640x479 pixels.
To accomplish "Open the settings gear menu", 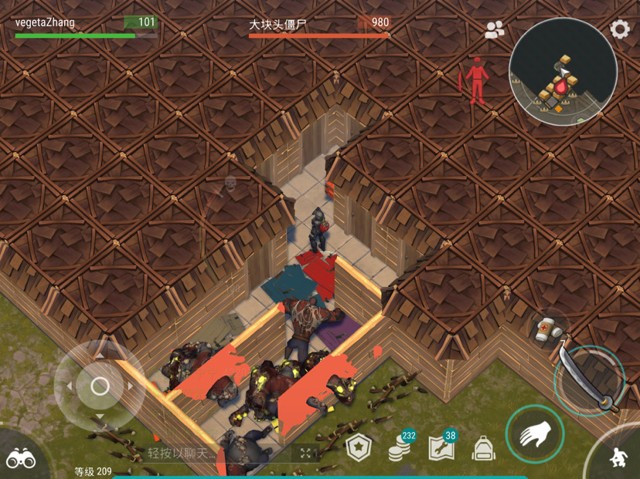I will (620, 28).
